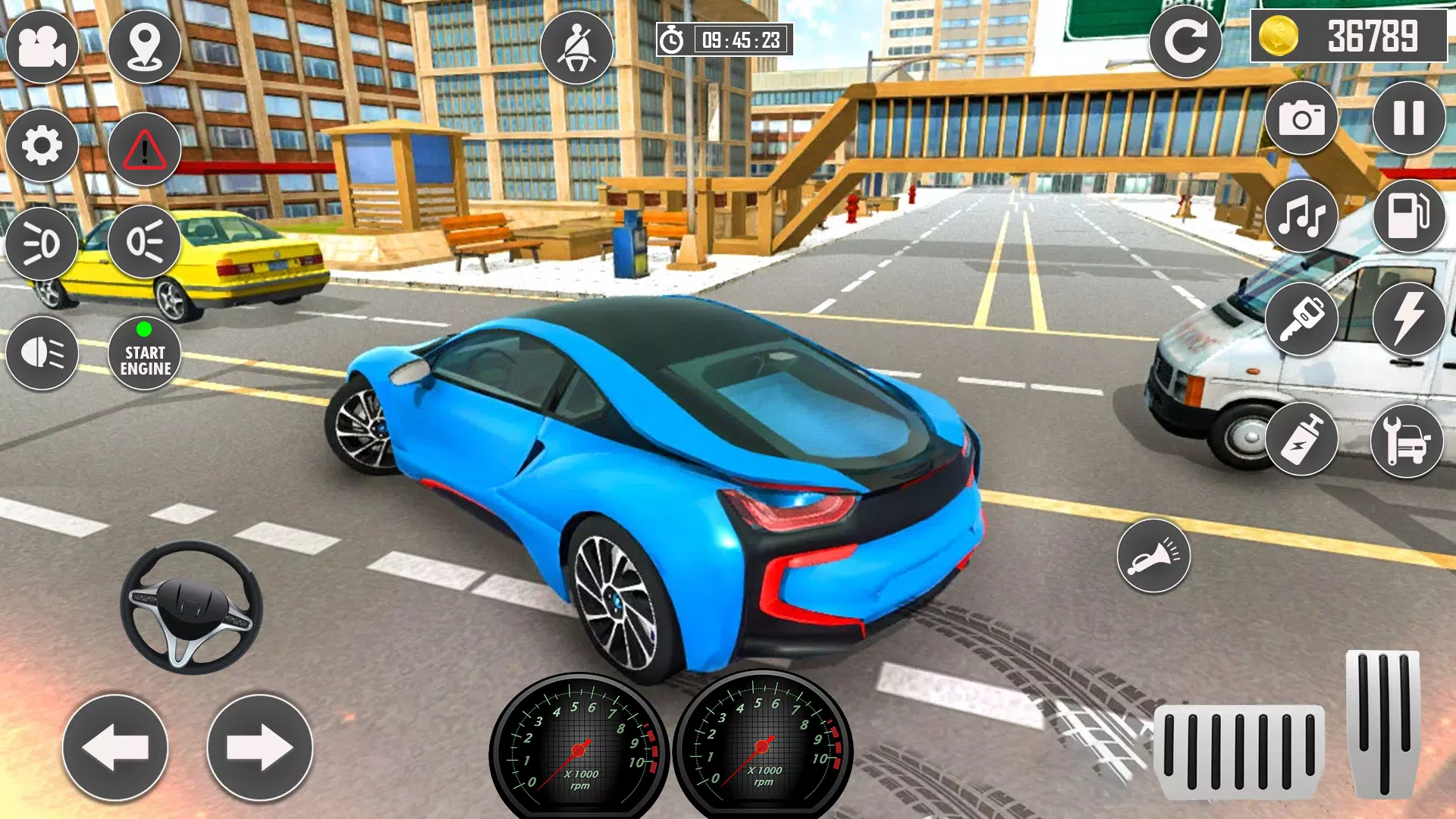Screen dimensions: 1456x819
Task: Hit the wide brake pedal
Action: [1239, 751]
